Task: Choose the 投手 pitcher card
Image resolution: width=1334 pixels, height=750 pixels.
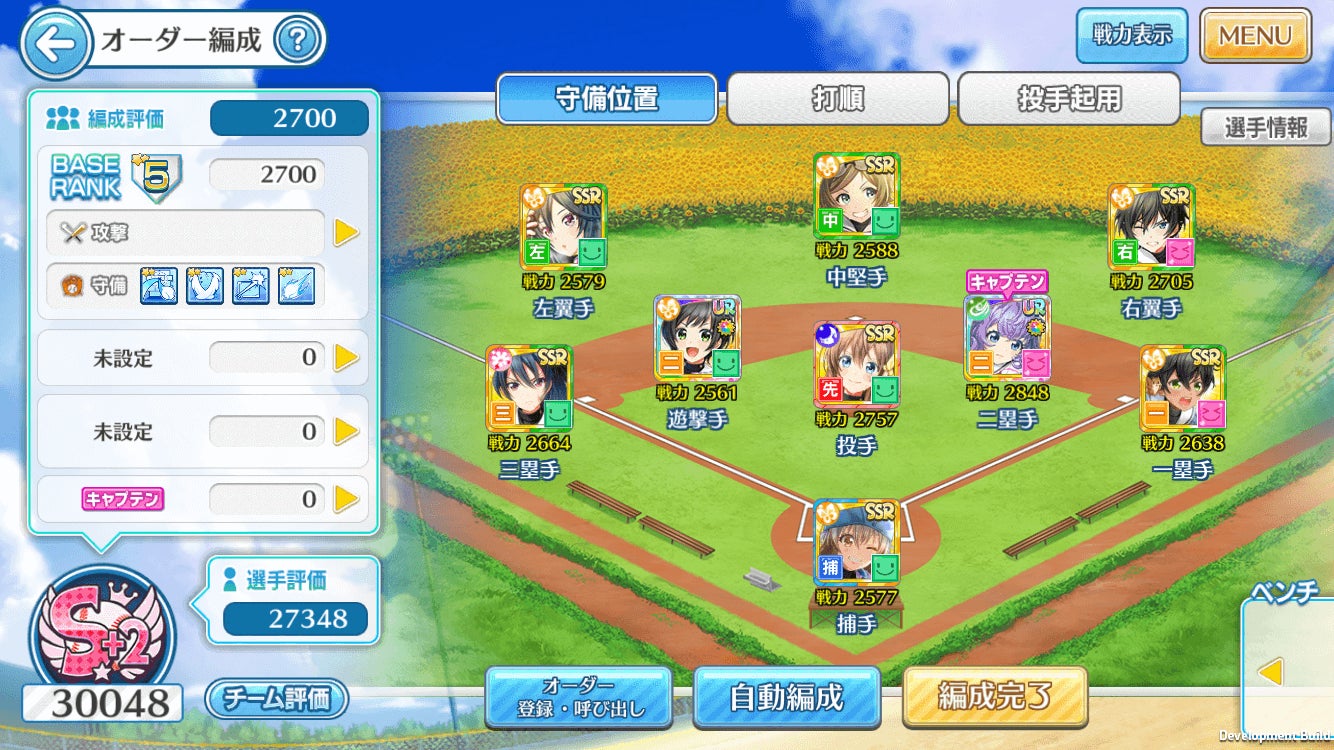Action: [857, 364]
